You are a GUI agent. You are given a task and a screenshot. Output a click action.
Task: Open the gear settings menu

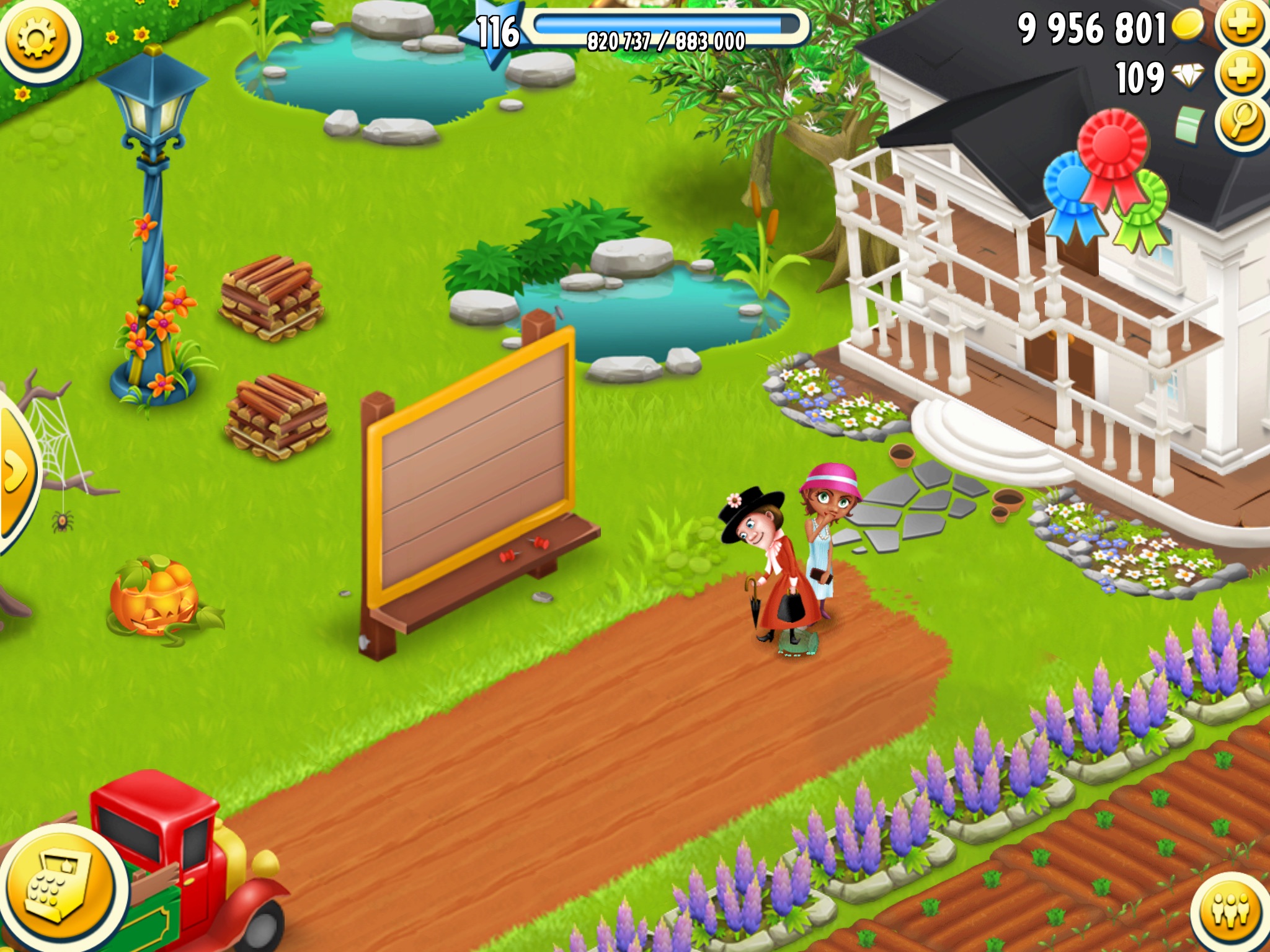[37, 38]
